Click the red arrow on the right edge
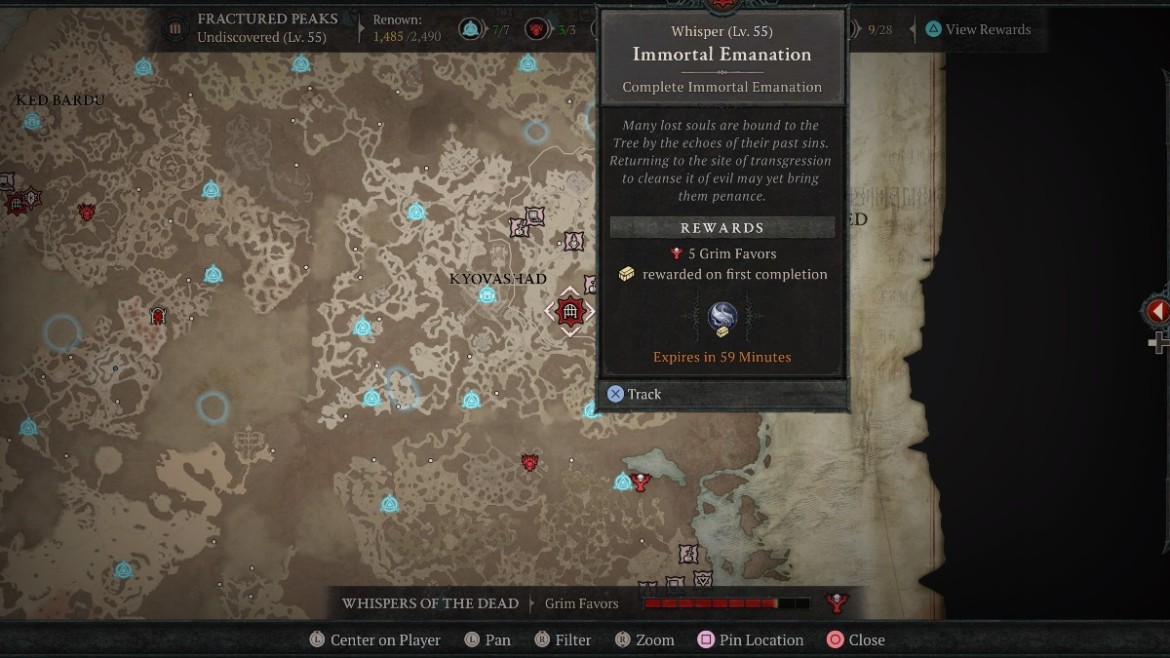The height and width of the screenshot is (658, 1170). click(1157, 312)
